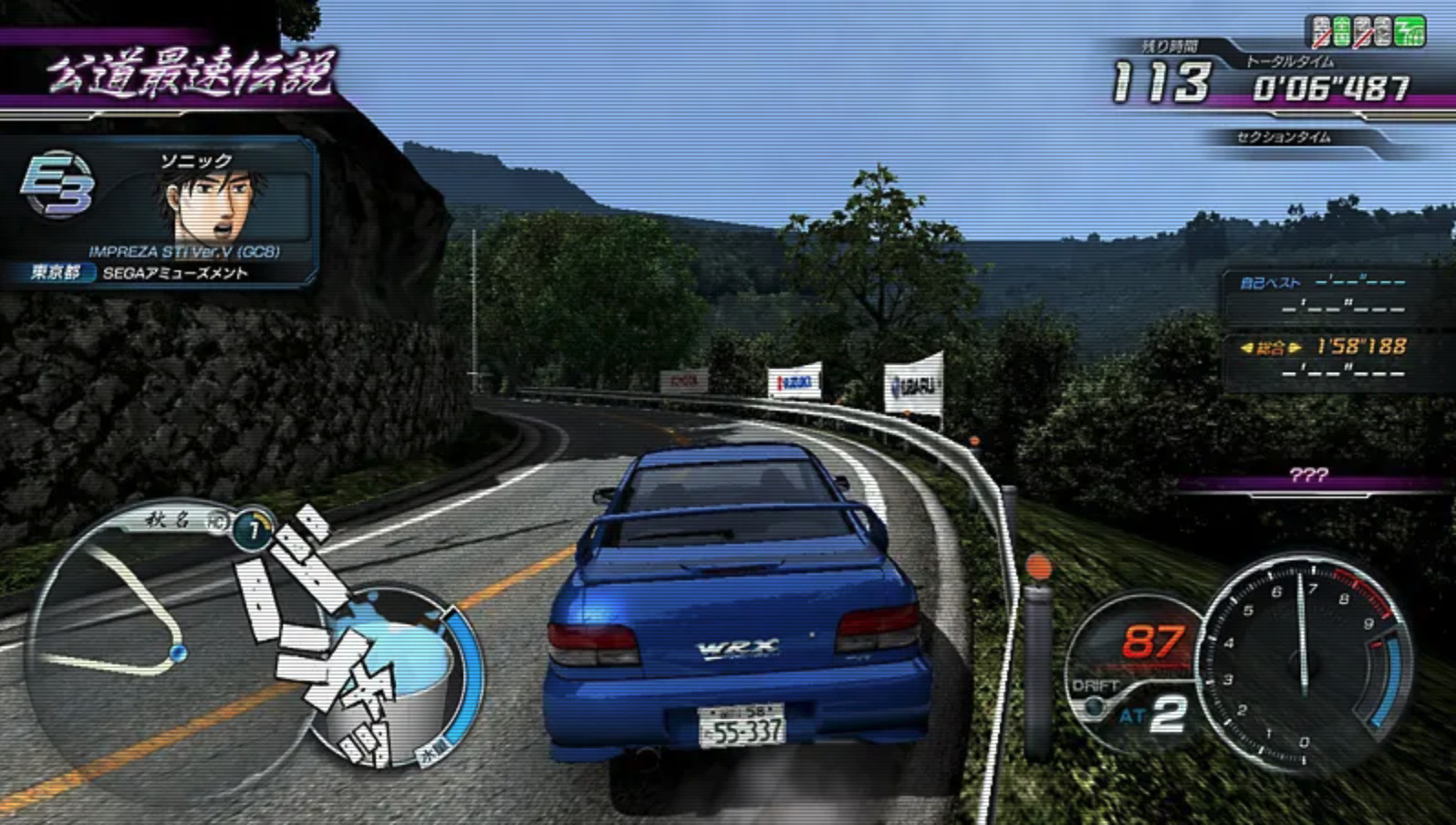Click the right arrow beside 総合 time
The height and width of the screenshot is (825, 1456).
[1295, 347]
